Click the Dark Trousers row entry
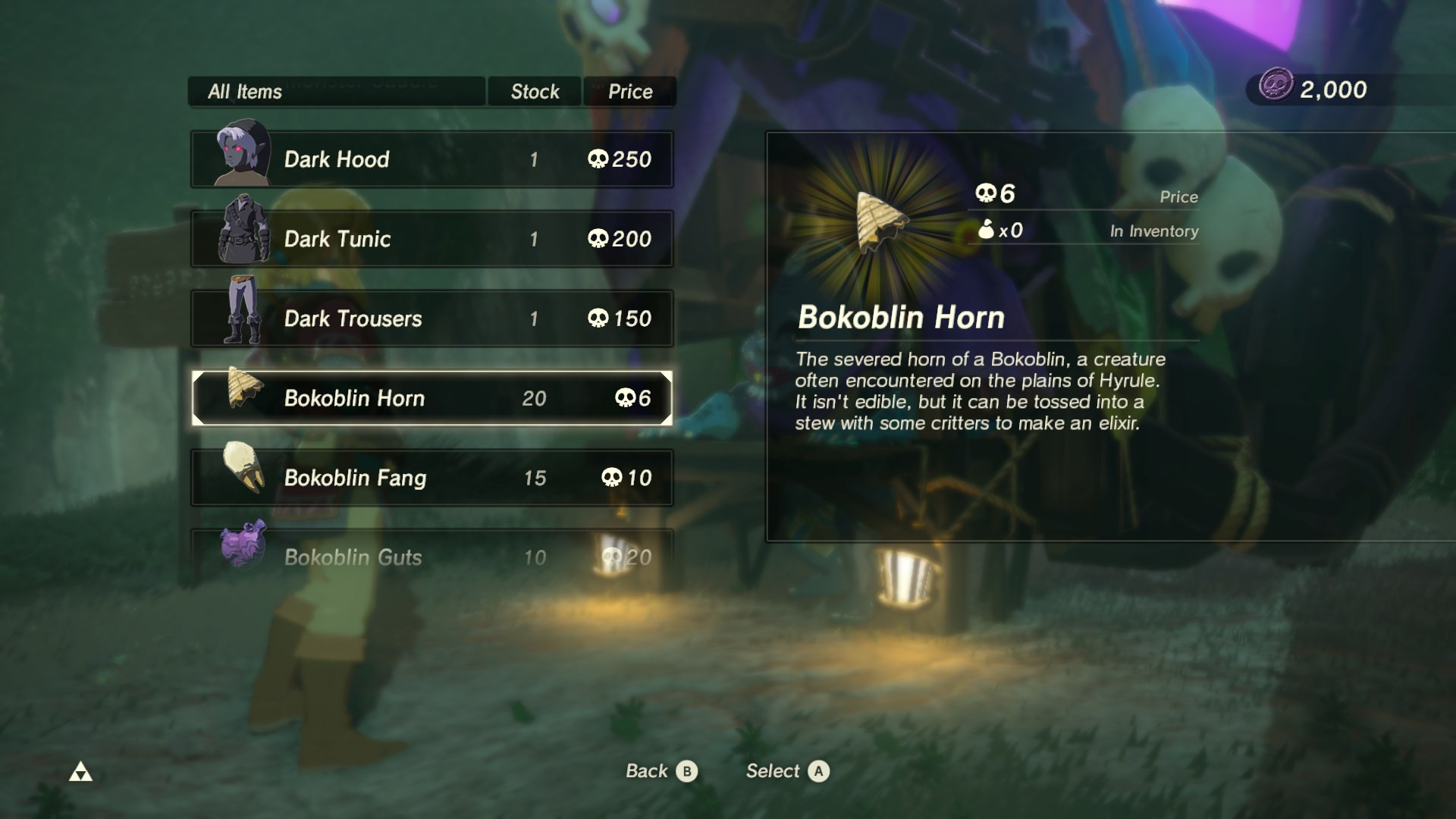 432,318
